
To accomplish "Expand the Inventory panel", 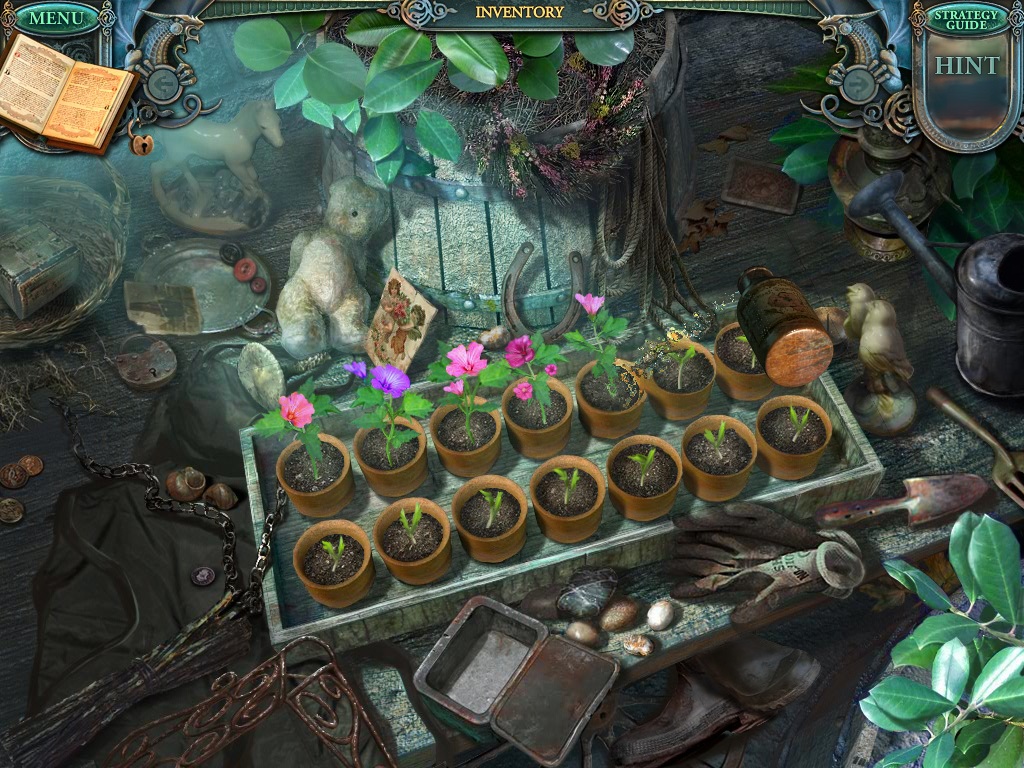I will pyautogui.click(x=519, y=13).
